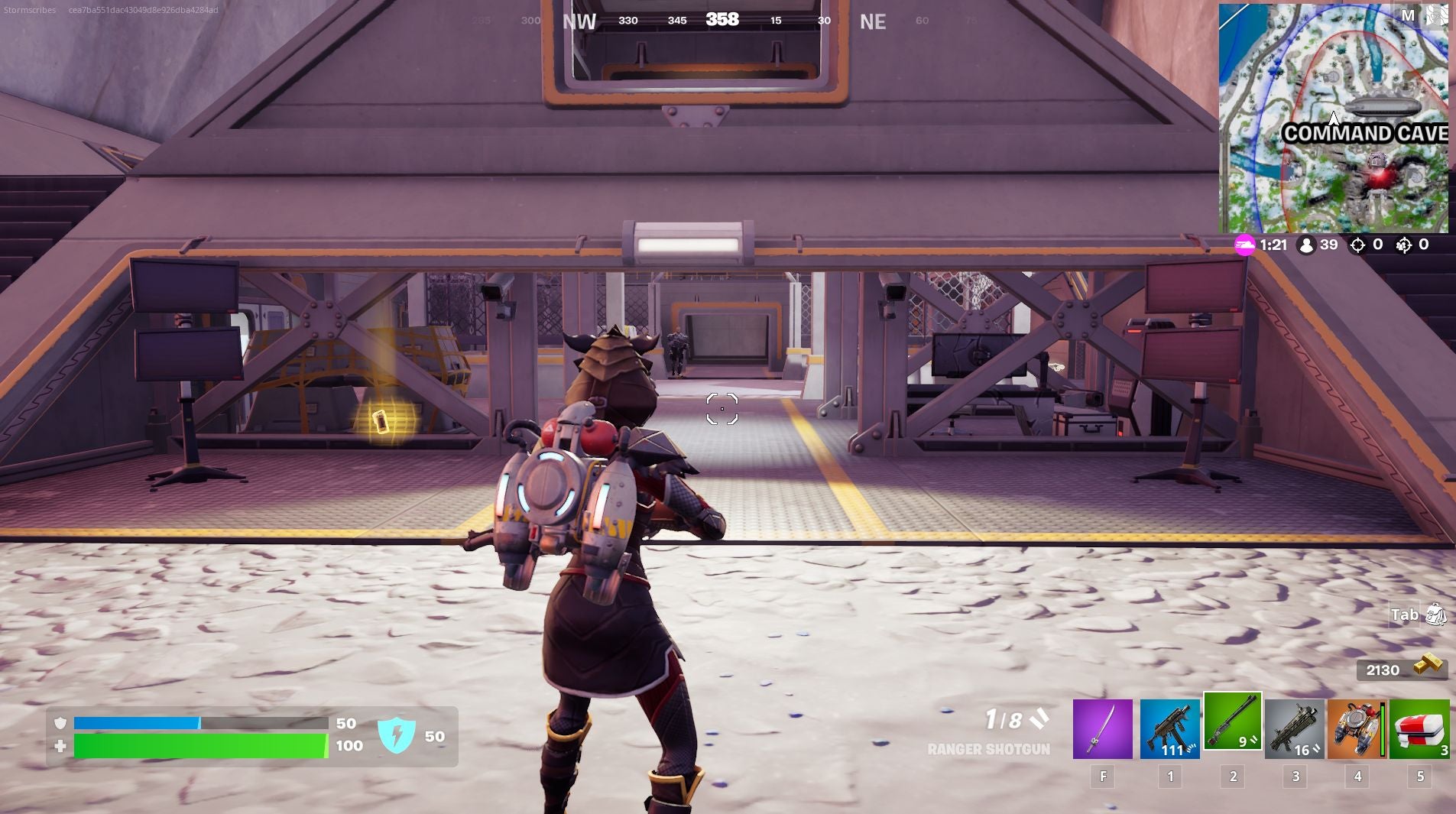The image size is (1456, 814).
Task: Click the eliminations crosshair icon
Action: 1357,245
